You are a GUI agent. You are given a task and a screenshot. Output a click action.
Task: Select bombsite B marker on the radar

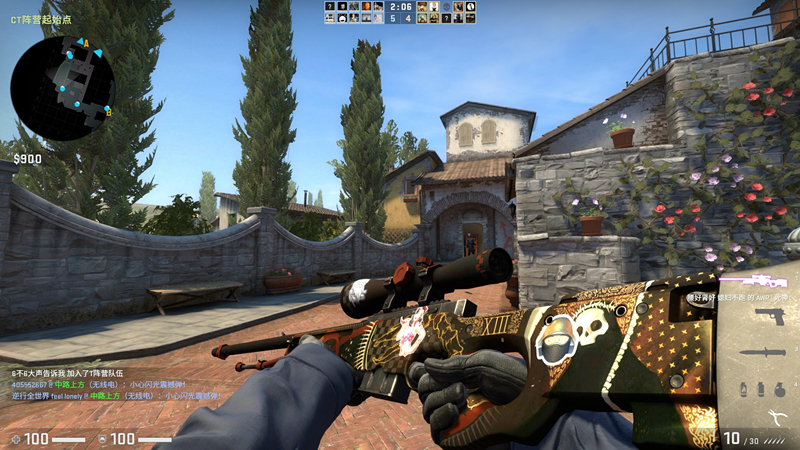pos(108,112)
